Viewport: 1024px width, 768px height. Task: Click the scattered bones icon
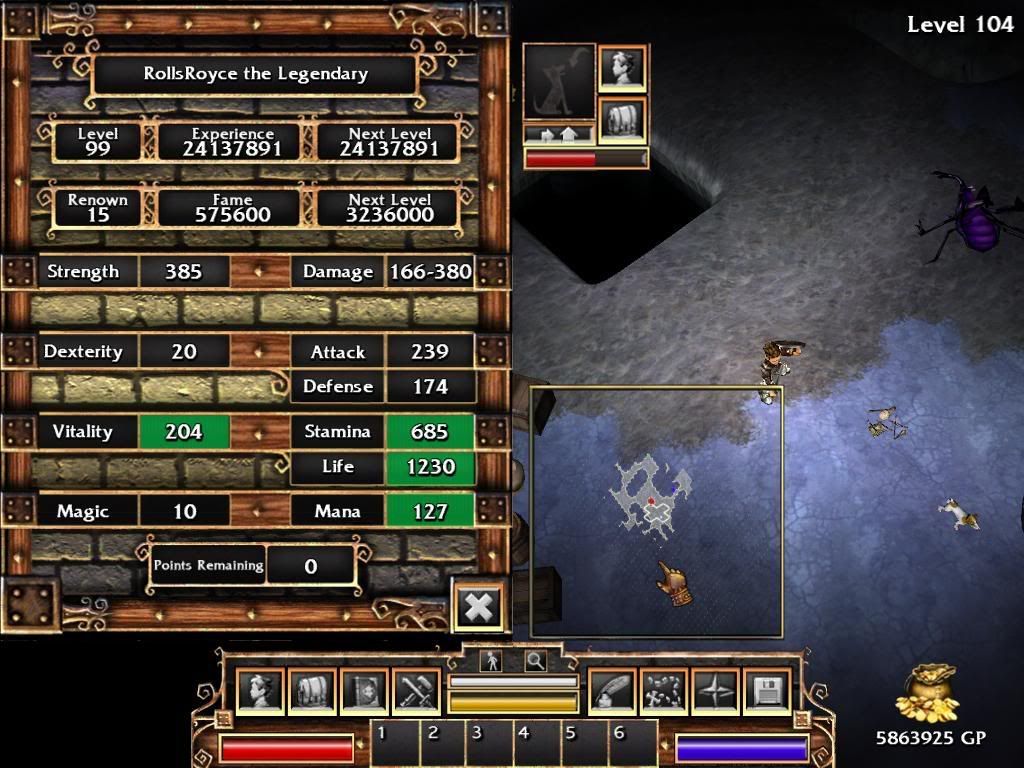664,691
